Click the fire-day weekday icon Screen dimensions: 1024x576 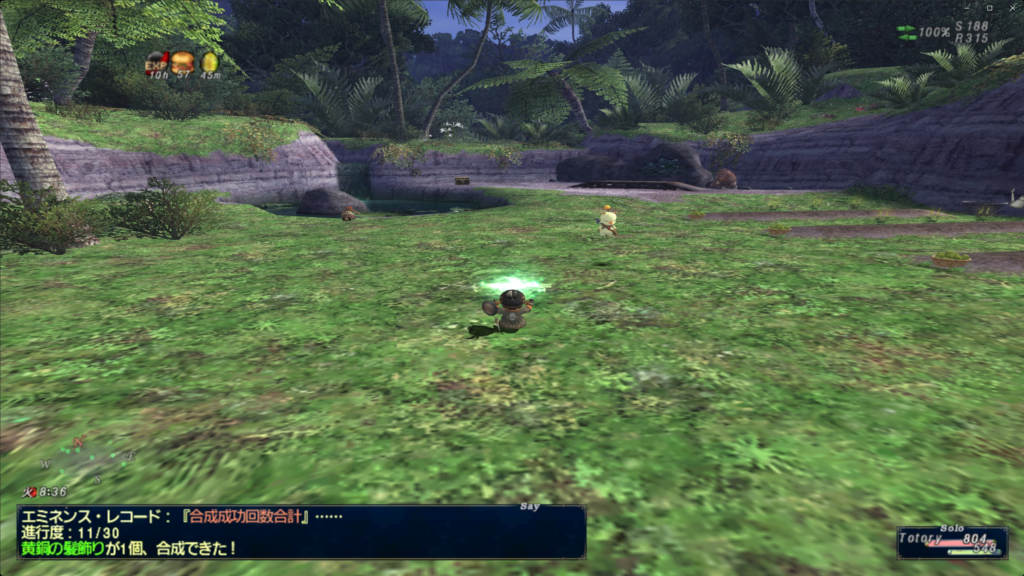point(30,492)
